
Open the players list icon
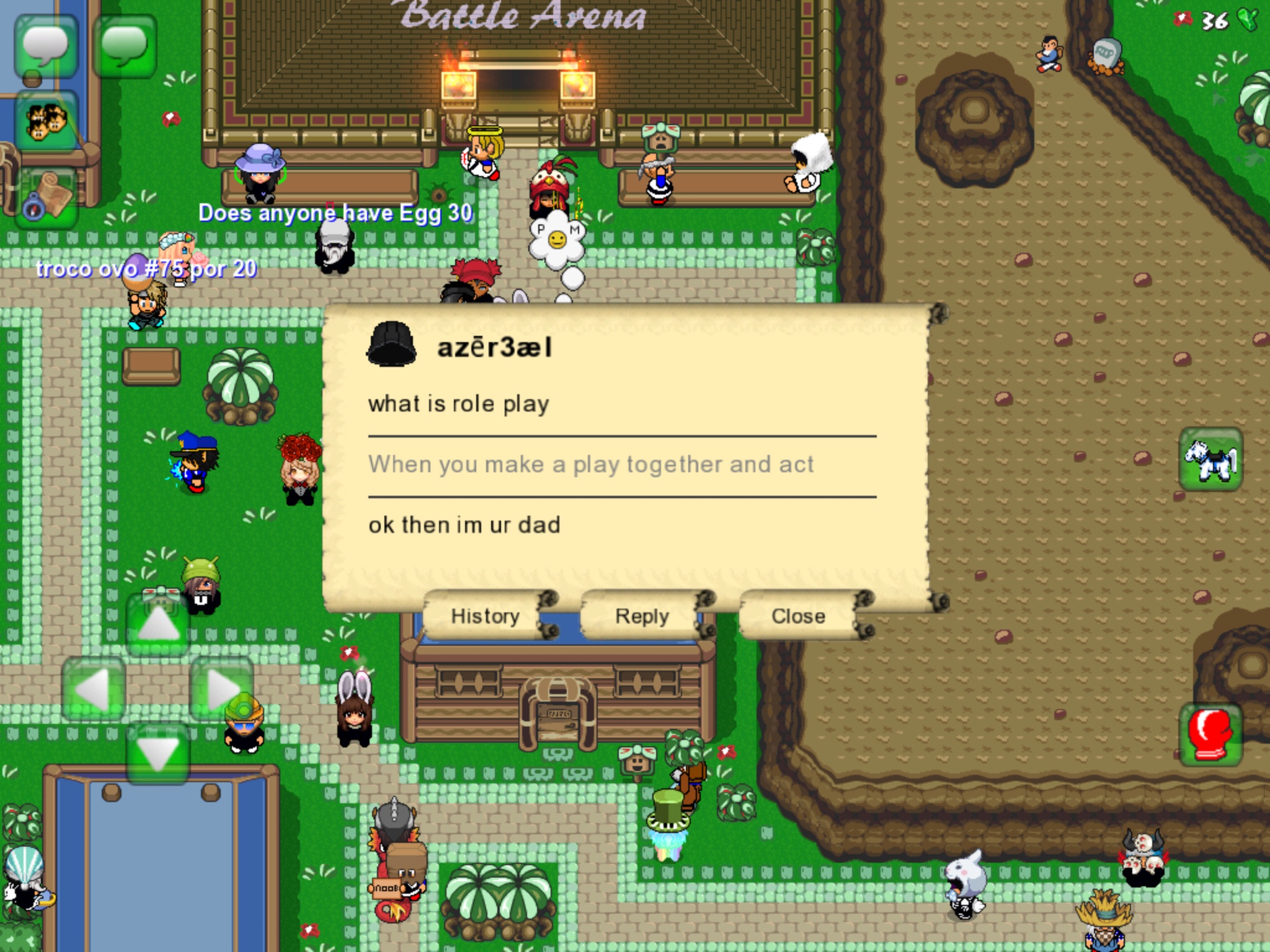pos(46,120)
